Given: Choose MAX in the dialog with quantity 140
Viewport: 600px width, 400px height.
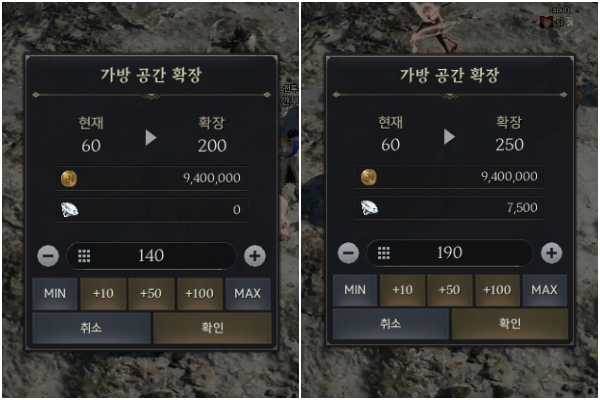Looking at the screenshot, I should click(248, 293).
